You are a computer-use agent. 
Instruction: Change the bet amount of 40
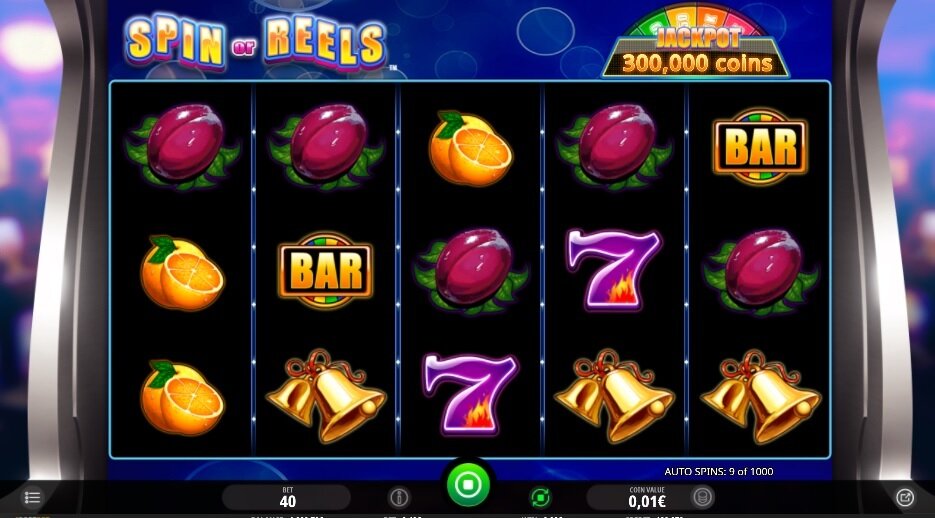click(x=287, y=497)
